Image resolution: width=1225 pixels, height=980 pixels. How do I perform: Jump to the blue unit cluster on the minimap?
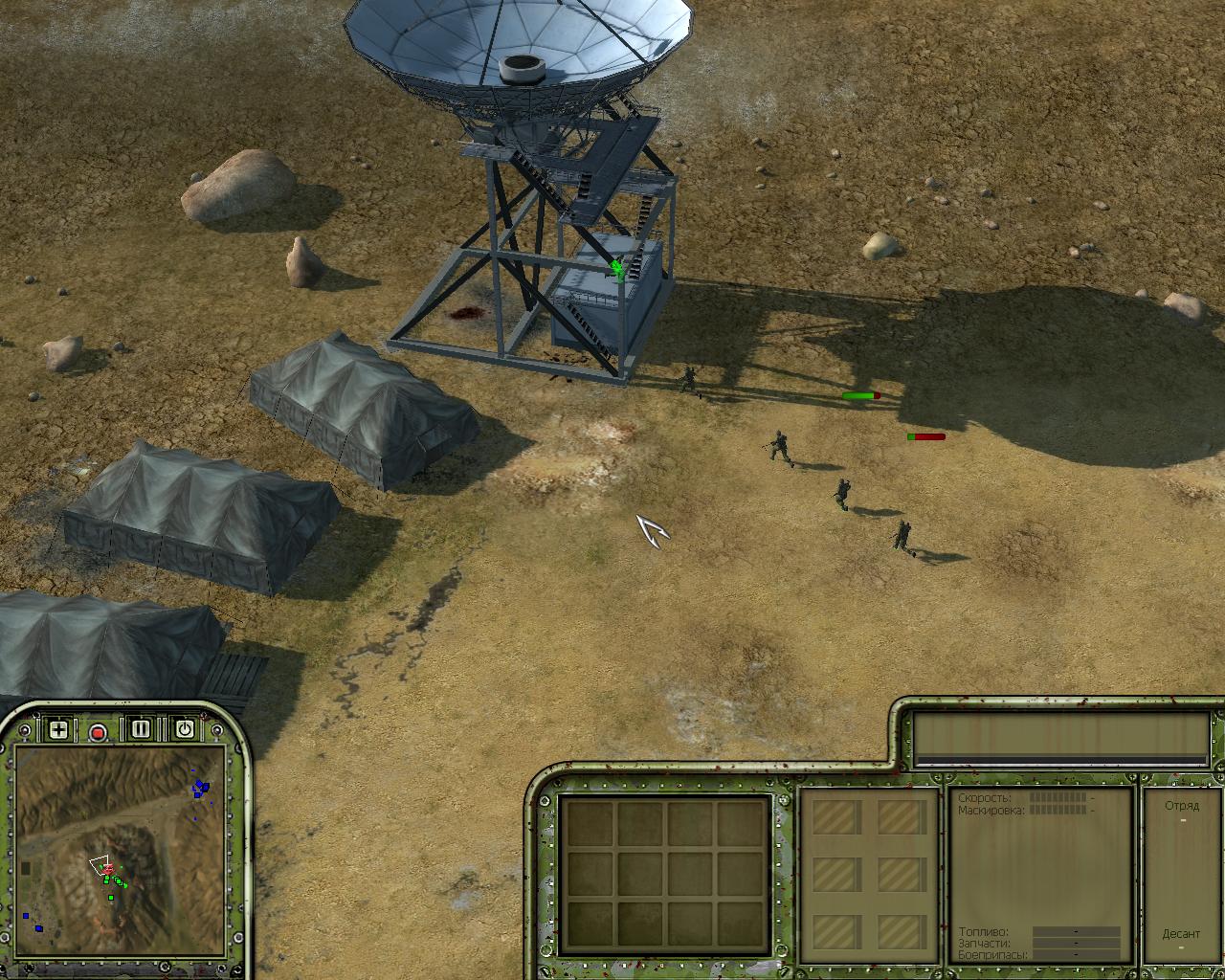click(200, 788)
